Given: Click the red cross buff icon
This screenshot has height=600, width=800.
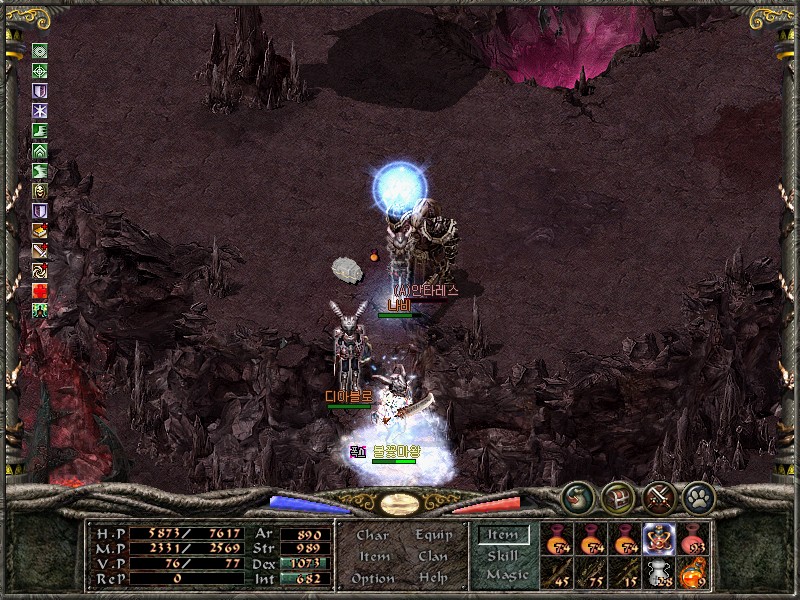Looking at the screenshot, I should 40,290.
